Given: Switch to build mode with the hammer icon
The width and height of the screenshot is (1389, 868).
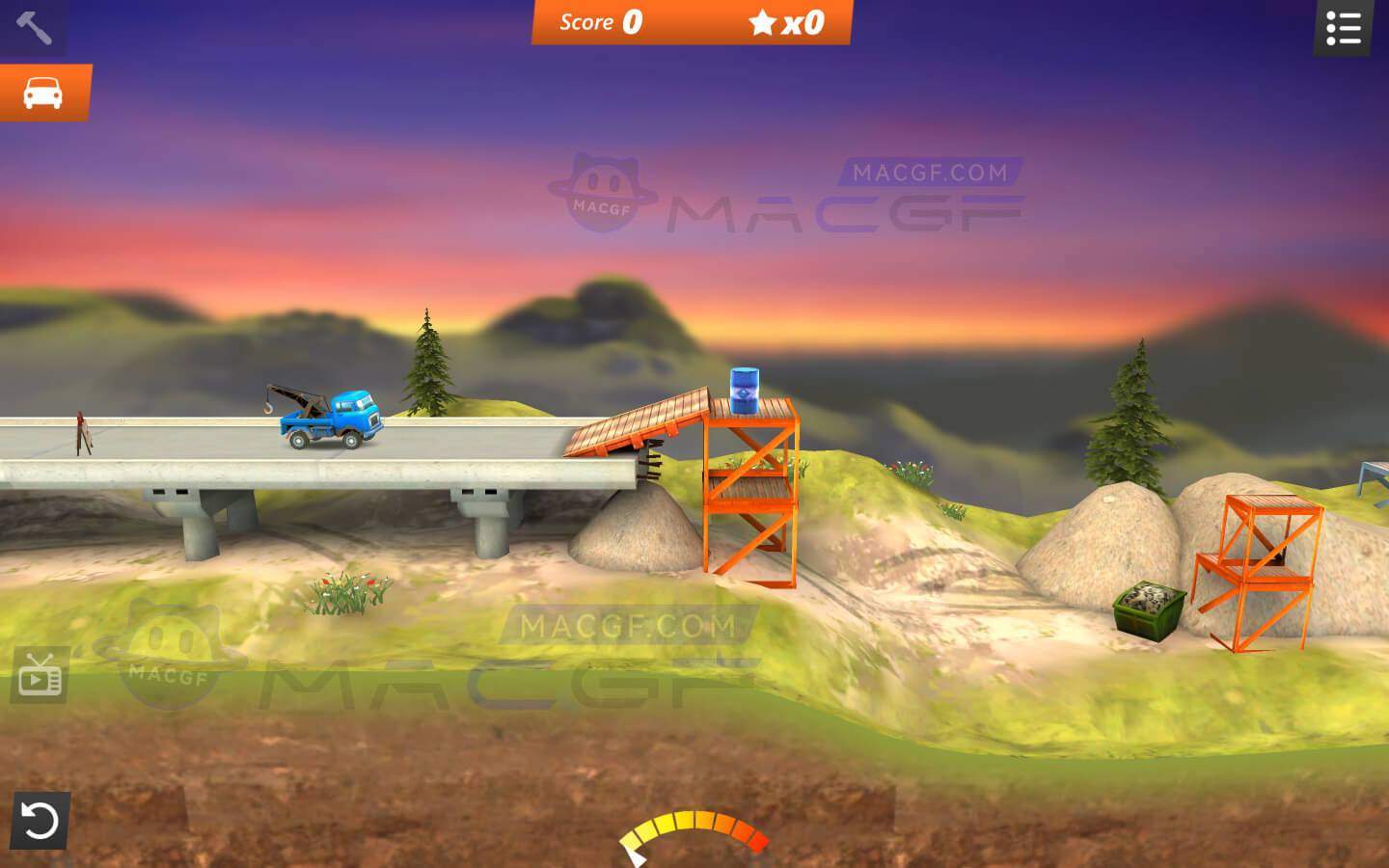Looking at the screenshot, I should click(x=32, y=27).
